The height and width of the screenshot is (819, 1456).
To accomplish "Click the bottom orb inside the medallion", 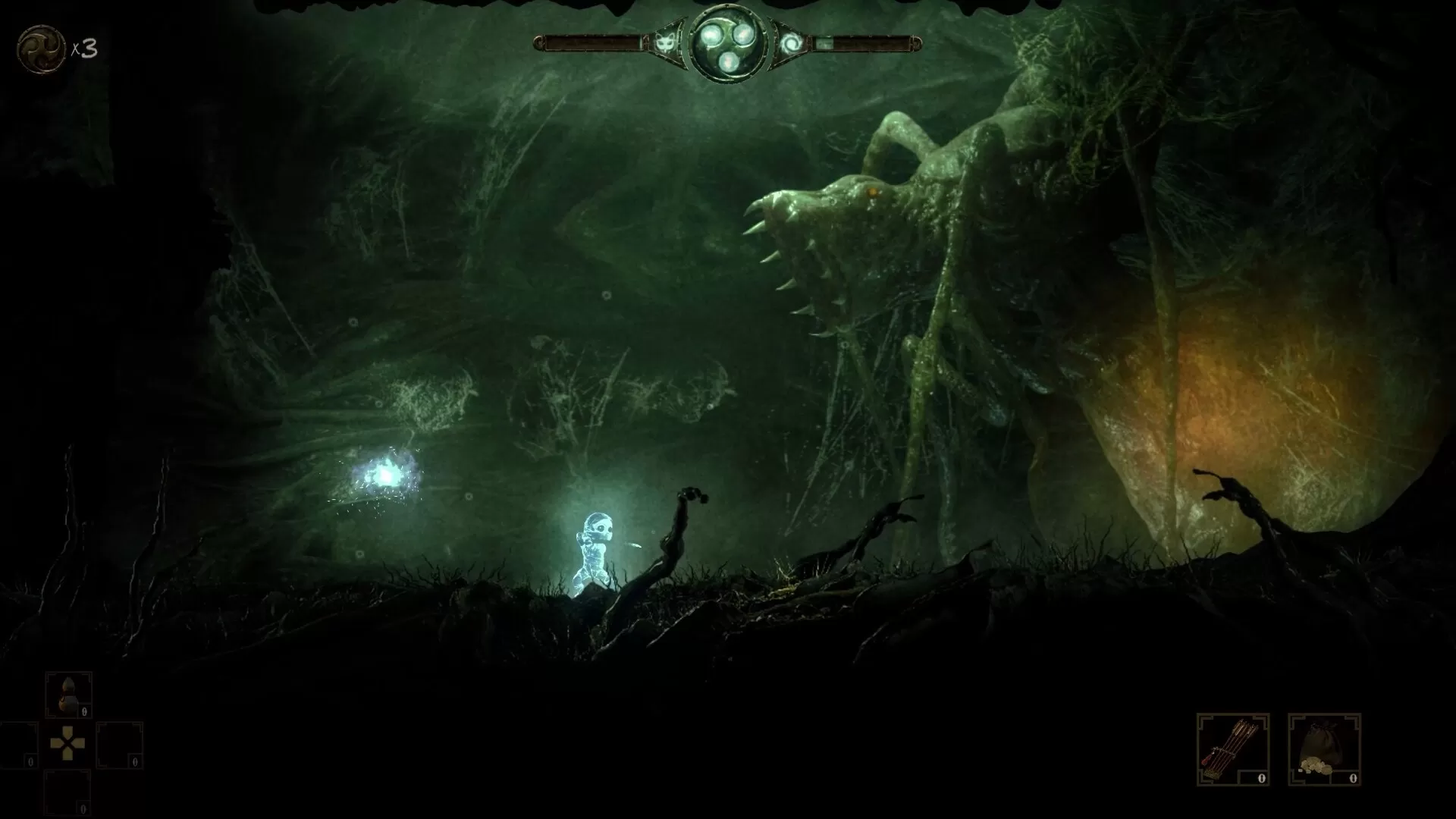I will 729,61.
